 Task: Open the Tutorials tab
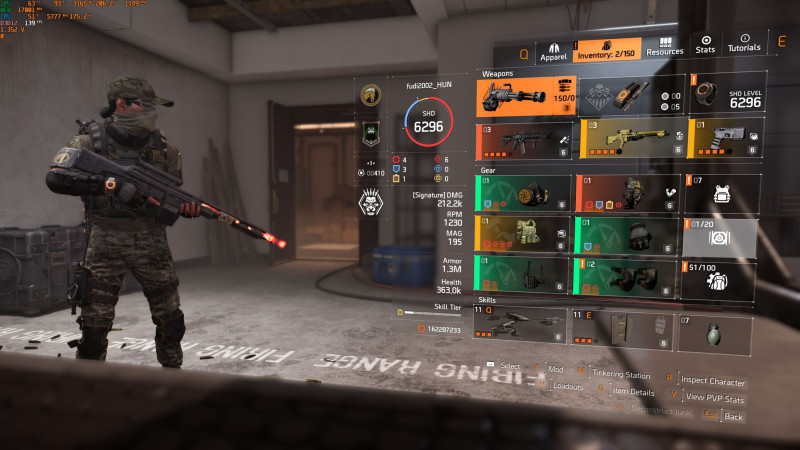(743, 44)
